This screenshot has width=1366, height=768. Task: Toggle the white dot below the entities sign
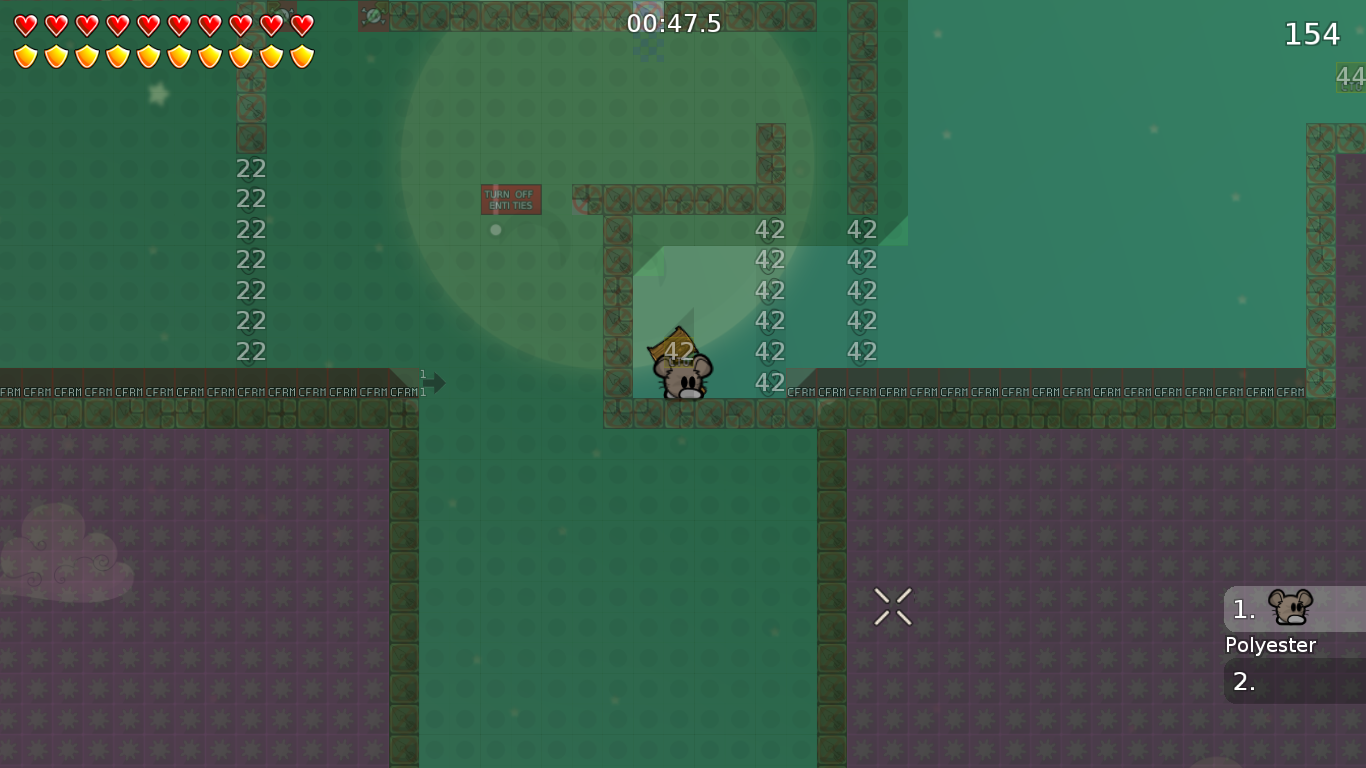pos(494,229)
